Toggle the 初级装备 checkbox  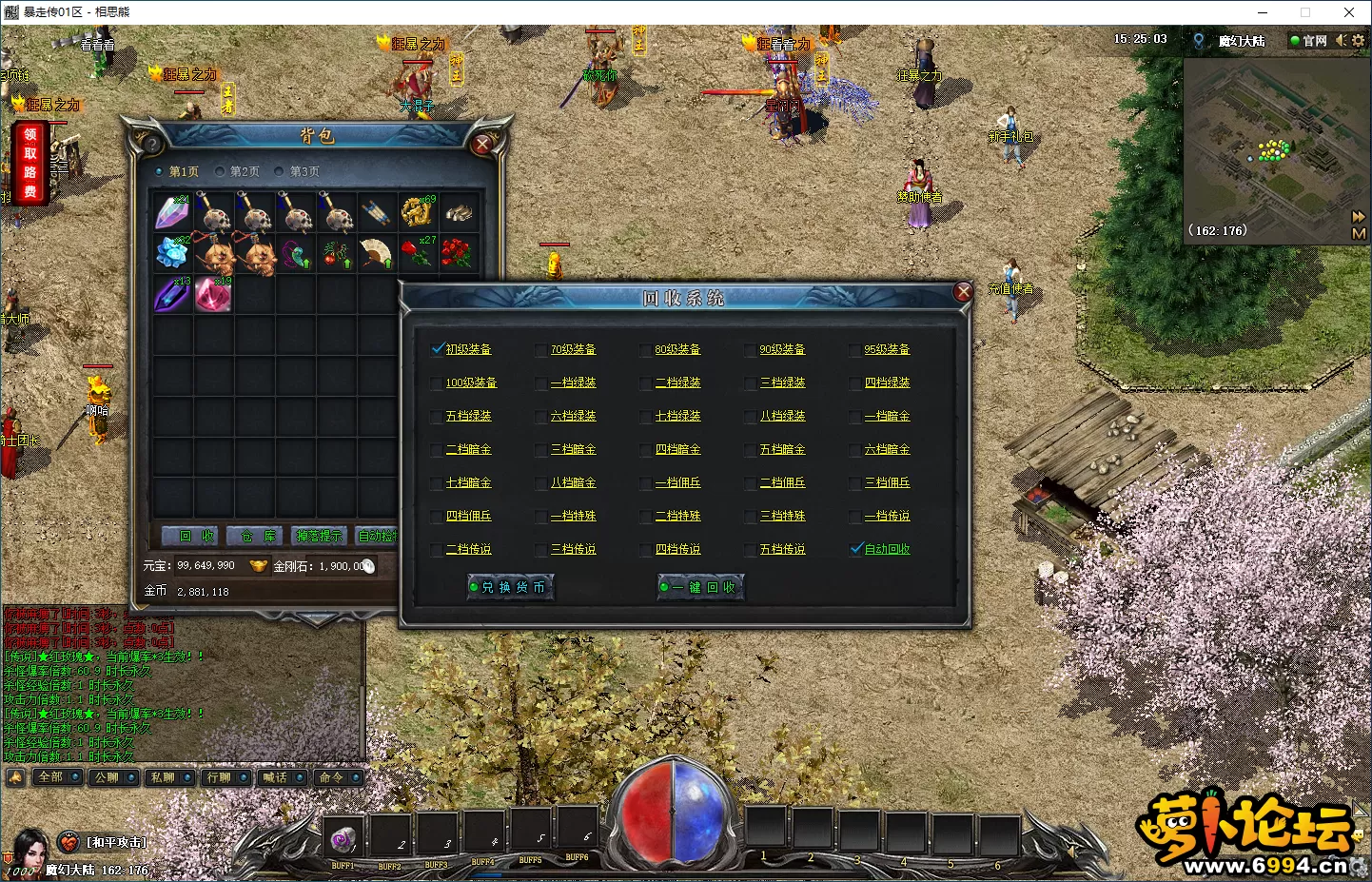[438, 349]
